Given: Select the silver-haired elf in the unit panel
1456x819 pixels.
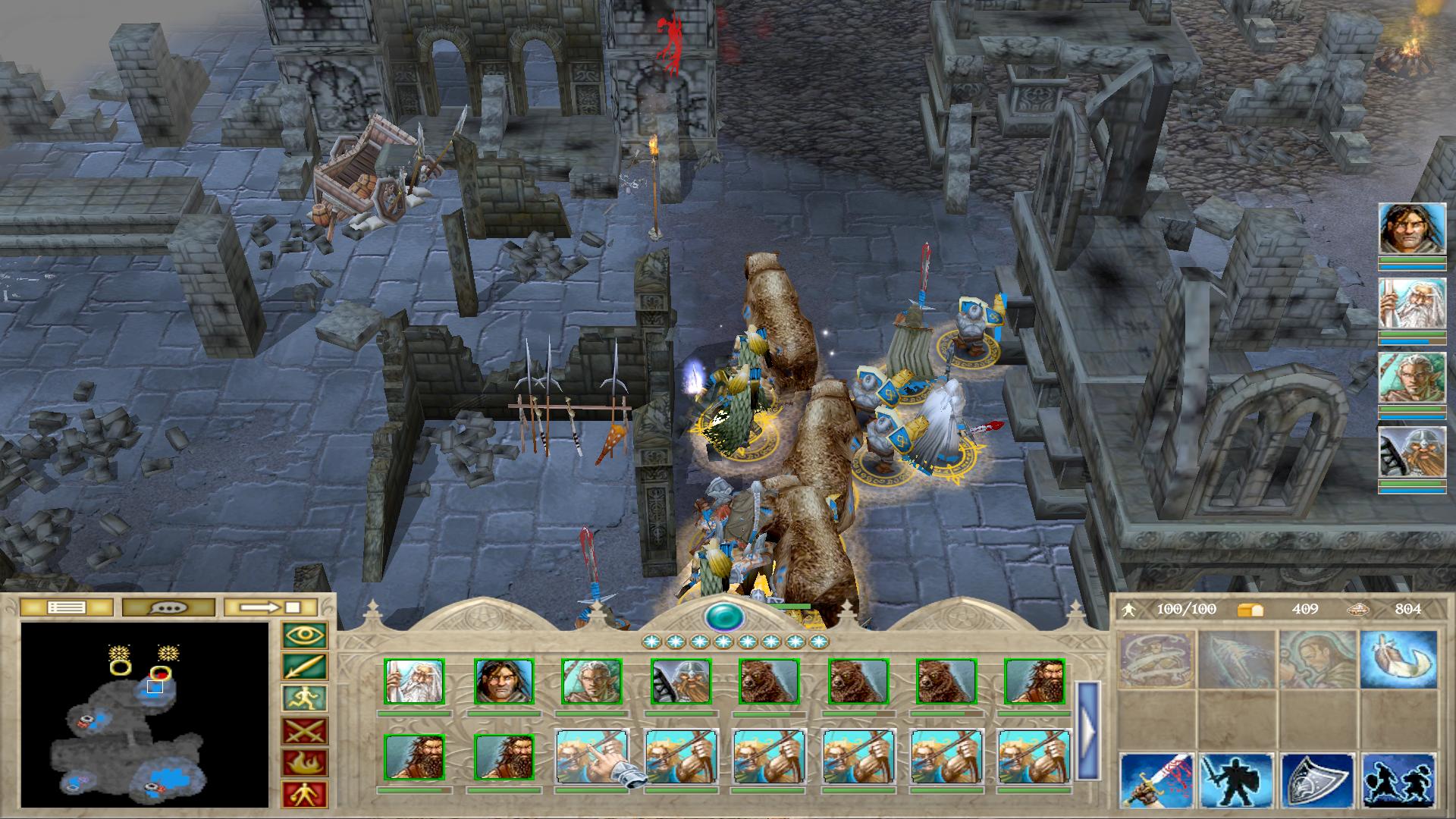Looking at the screenshot, I should 591,682.
